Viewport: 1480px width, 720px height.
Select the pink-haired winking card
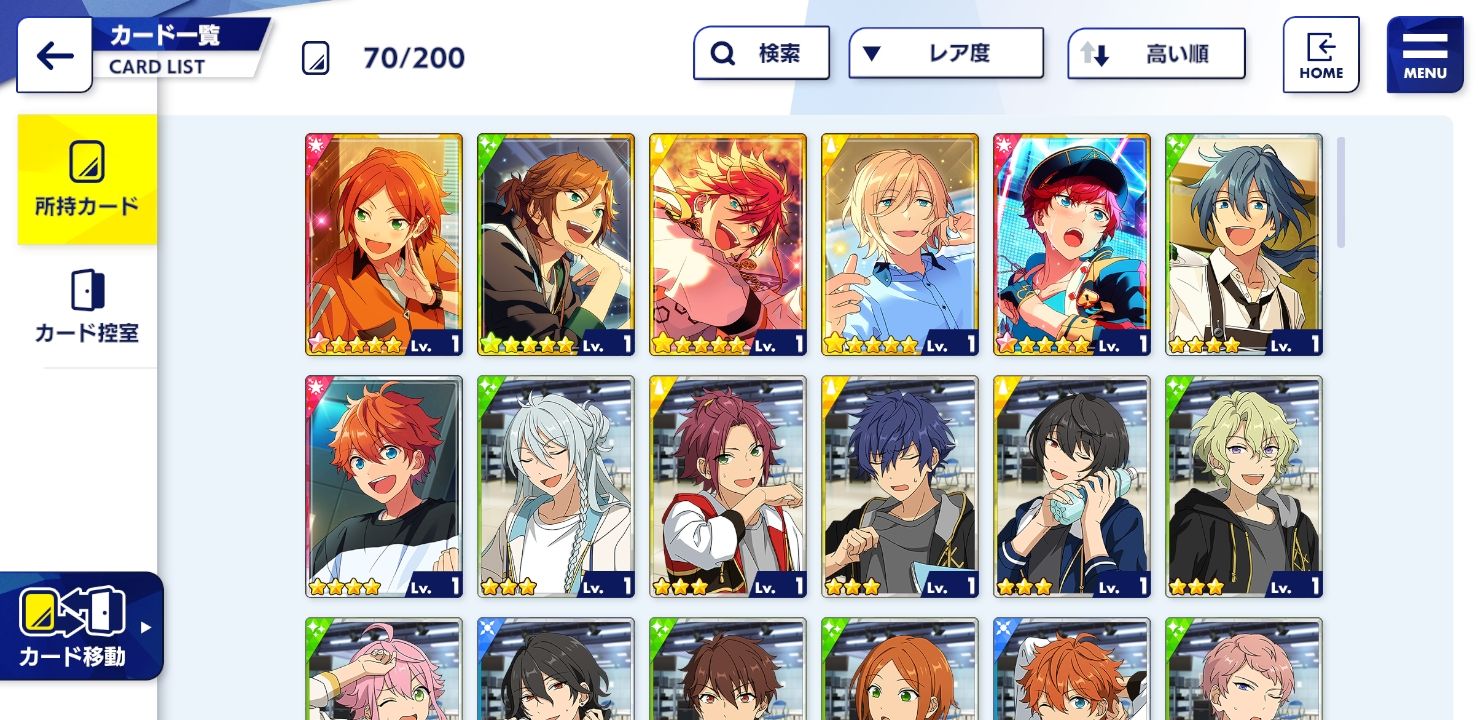pos(384,670)
